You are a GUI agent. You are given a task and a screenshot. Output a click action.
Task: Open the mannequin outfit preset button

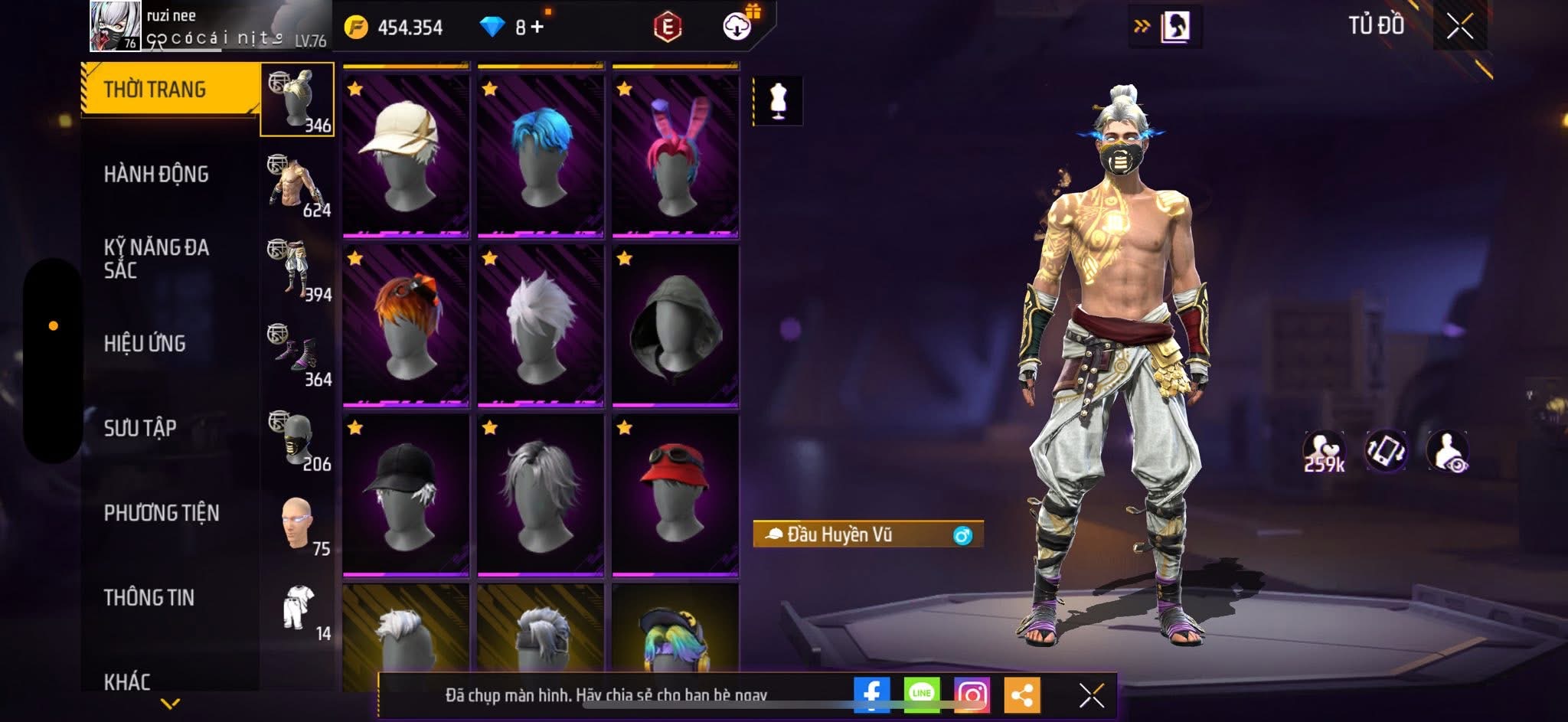pyautogui.click(x=778, y=100)
